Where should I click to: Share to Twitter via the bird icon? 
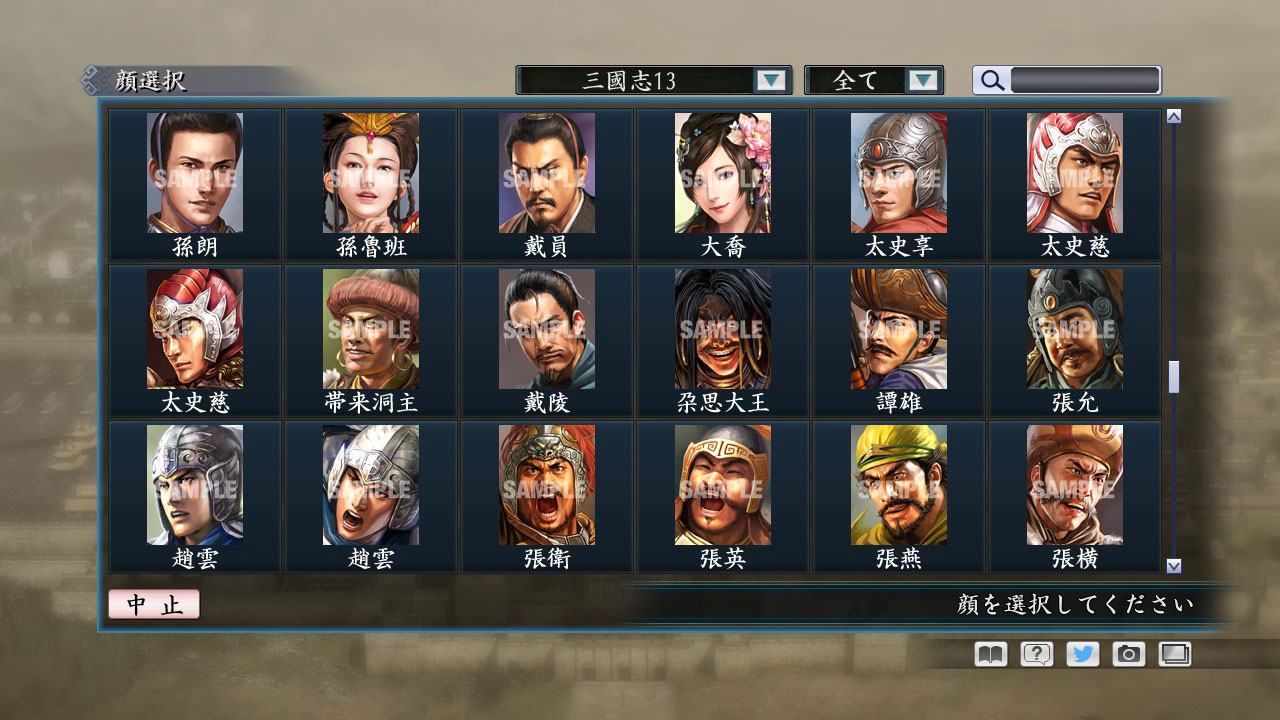[1081, 654]
